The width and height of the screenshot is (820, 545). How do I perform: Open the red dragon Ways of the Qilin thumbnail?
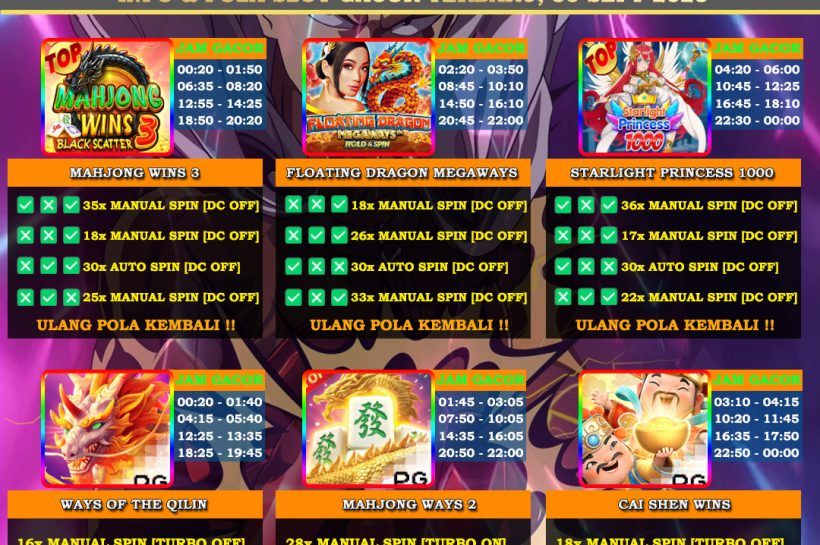point(107,429)
